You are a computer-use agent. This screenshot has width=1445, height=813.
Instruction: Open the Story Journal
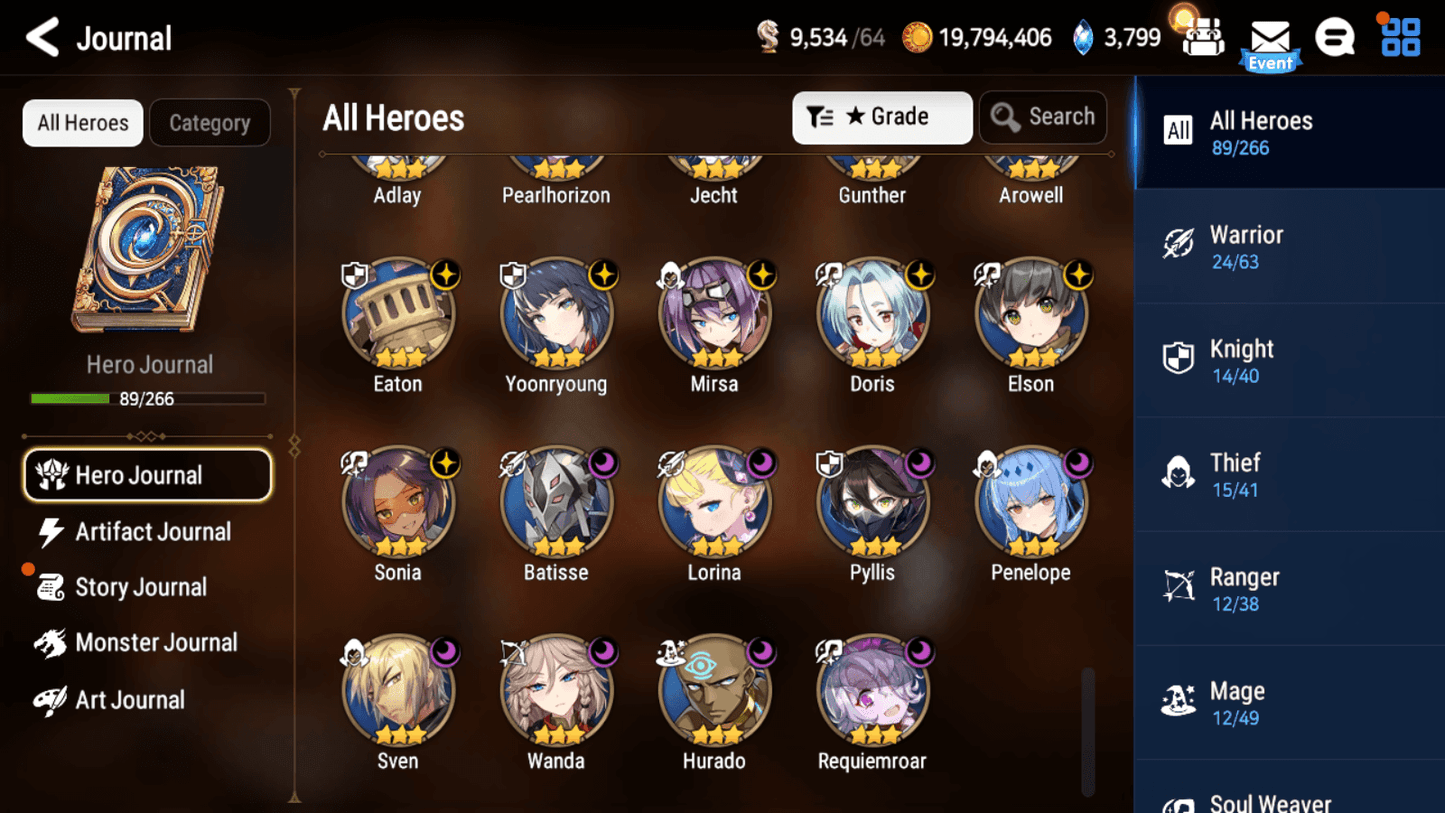pyautogui.click(x=140, y=587)
